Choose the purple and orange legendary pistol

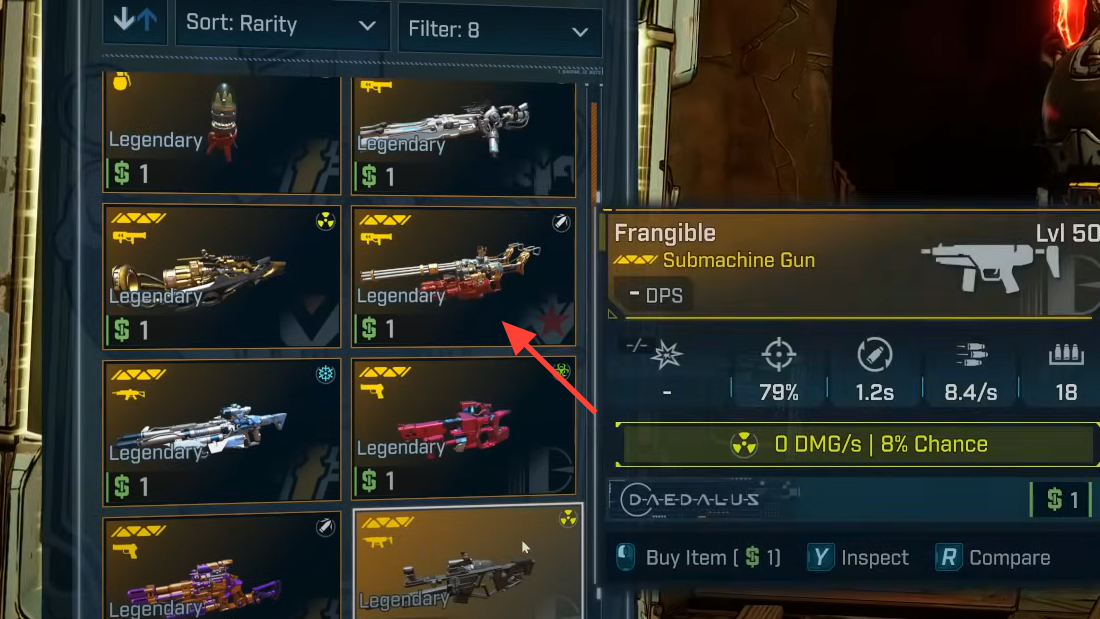[222, 568]
